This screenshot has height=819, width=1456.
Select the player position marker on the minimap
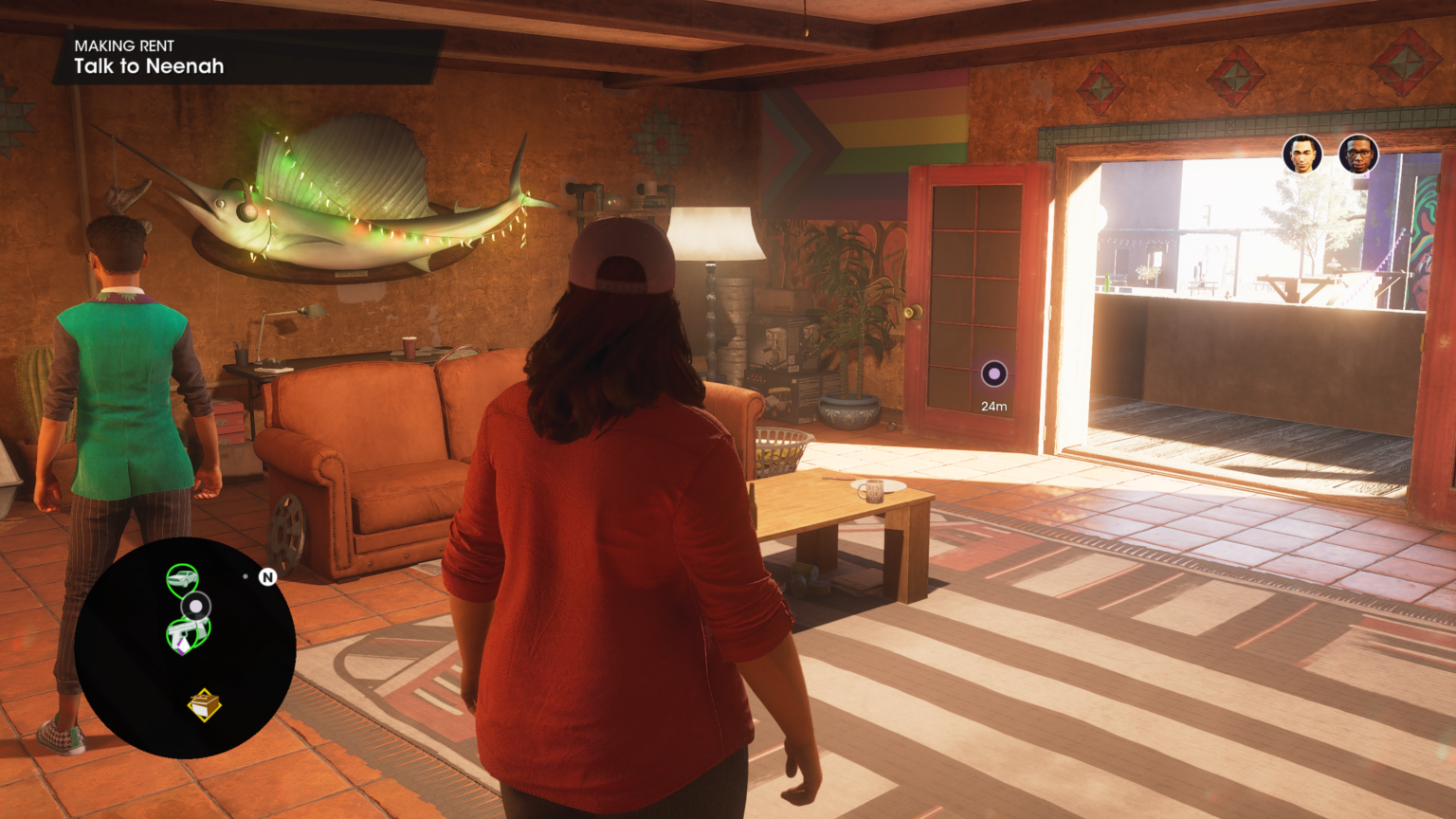tap(195, 605)
